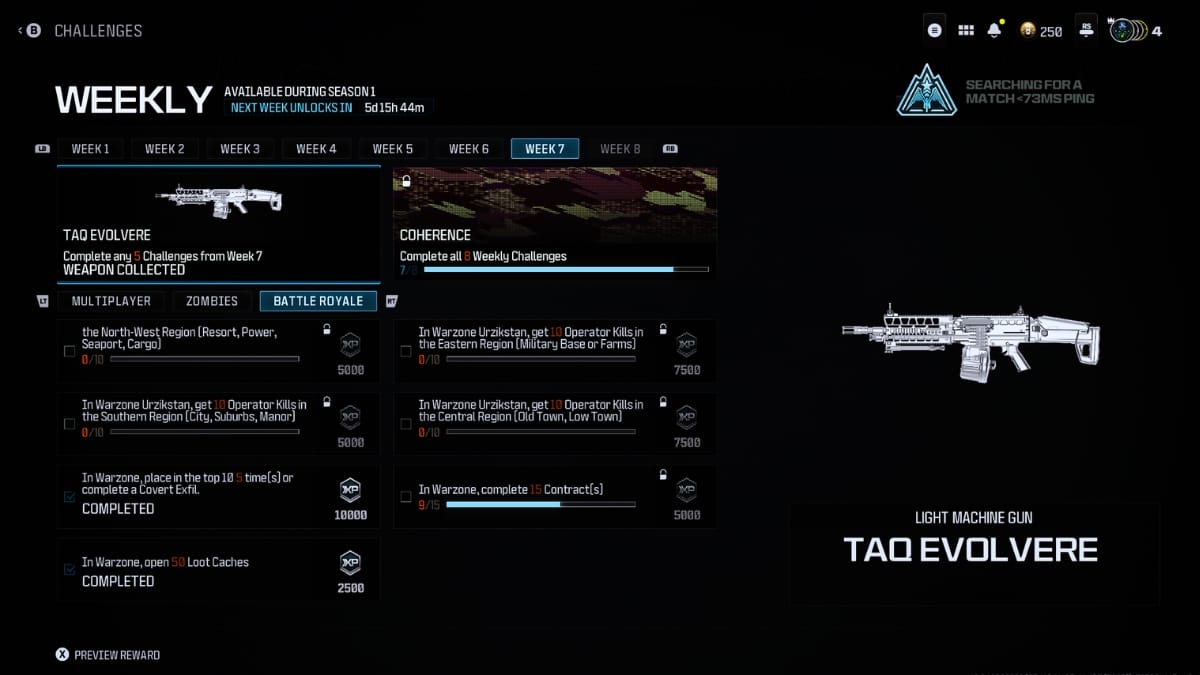This screenshot has width=1200, height=675.
Task: Select the highlighted Week 7 tab
Action: pos(544,149)
